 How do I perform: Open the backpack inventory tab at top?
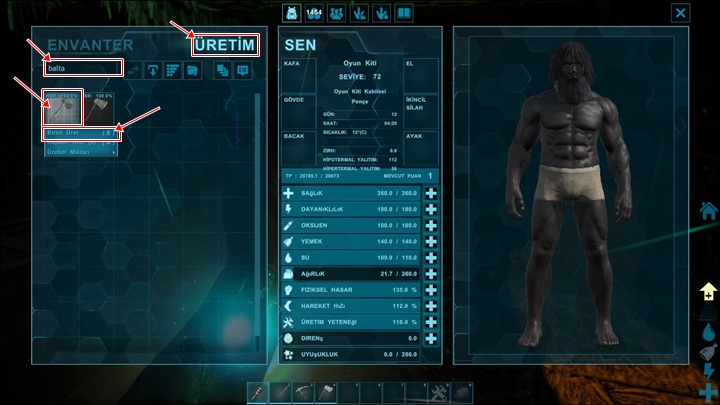point(295,12)
